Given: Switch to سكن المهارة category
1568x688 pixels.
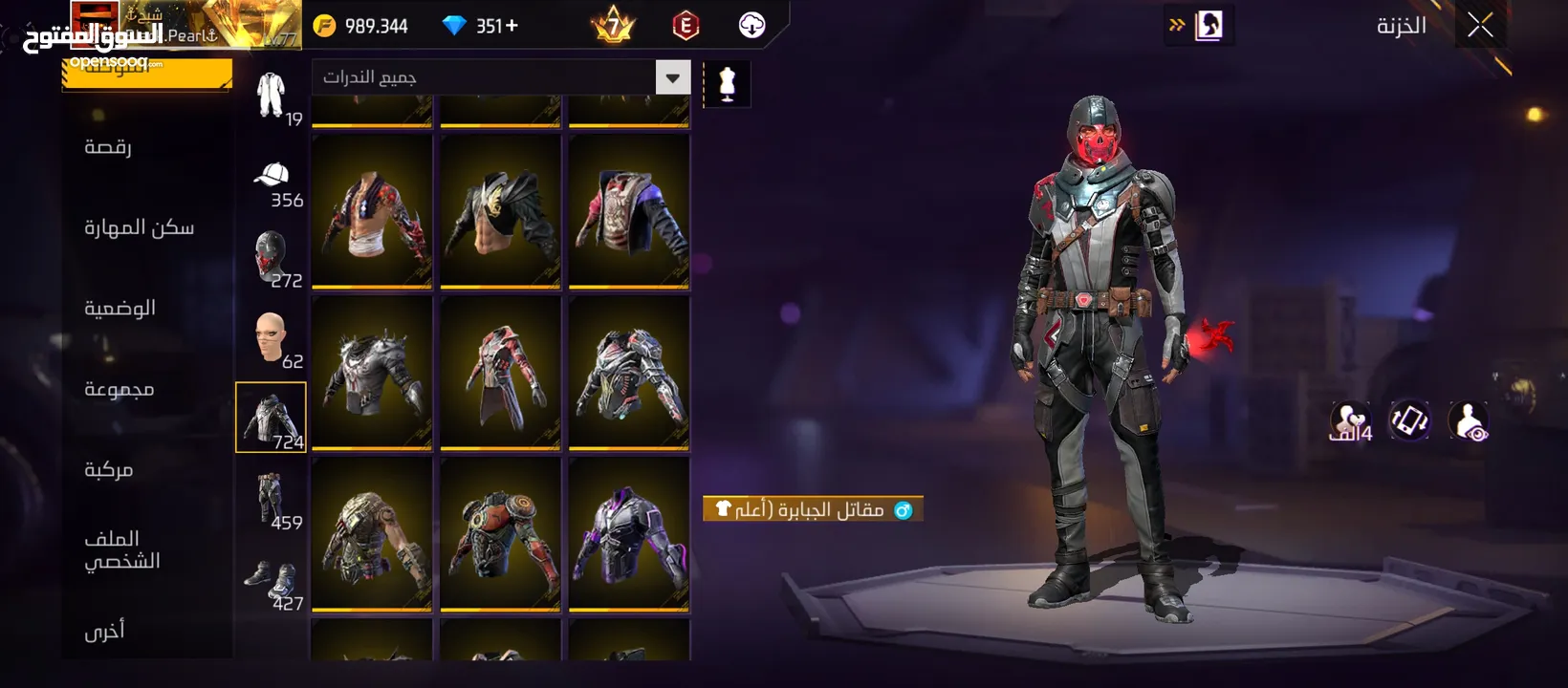Looking at the screenshot, I should 139,227.
